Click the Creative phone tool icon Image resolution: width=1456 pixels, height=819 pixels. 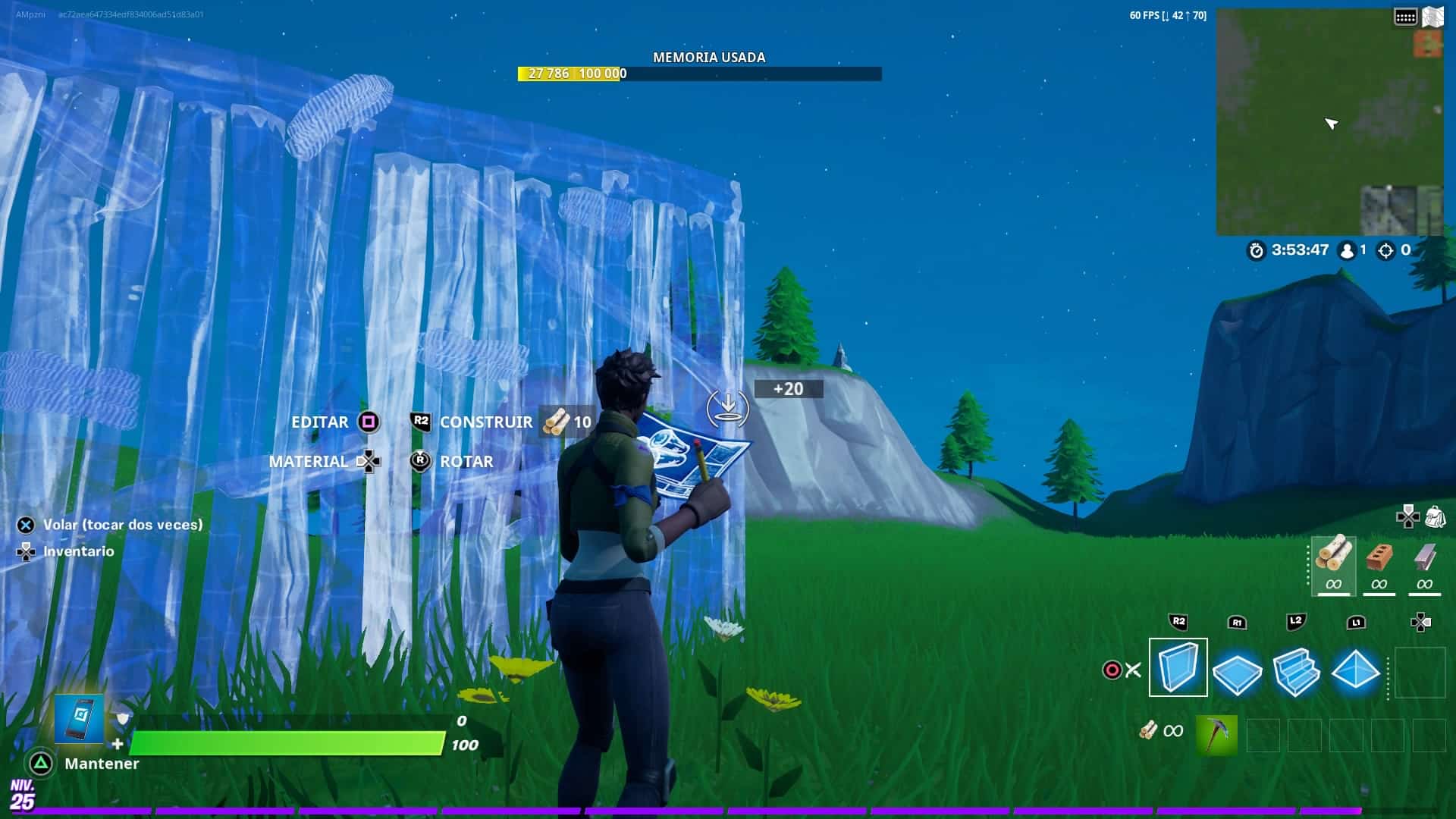[x=79, y=718]
